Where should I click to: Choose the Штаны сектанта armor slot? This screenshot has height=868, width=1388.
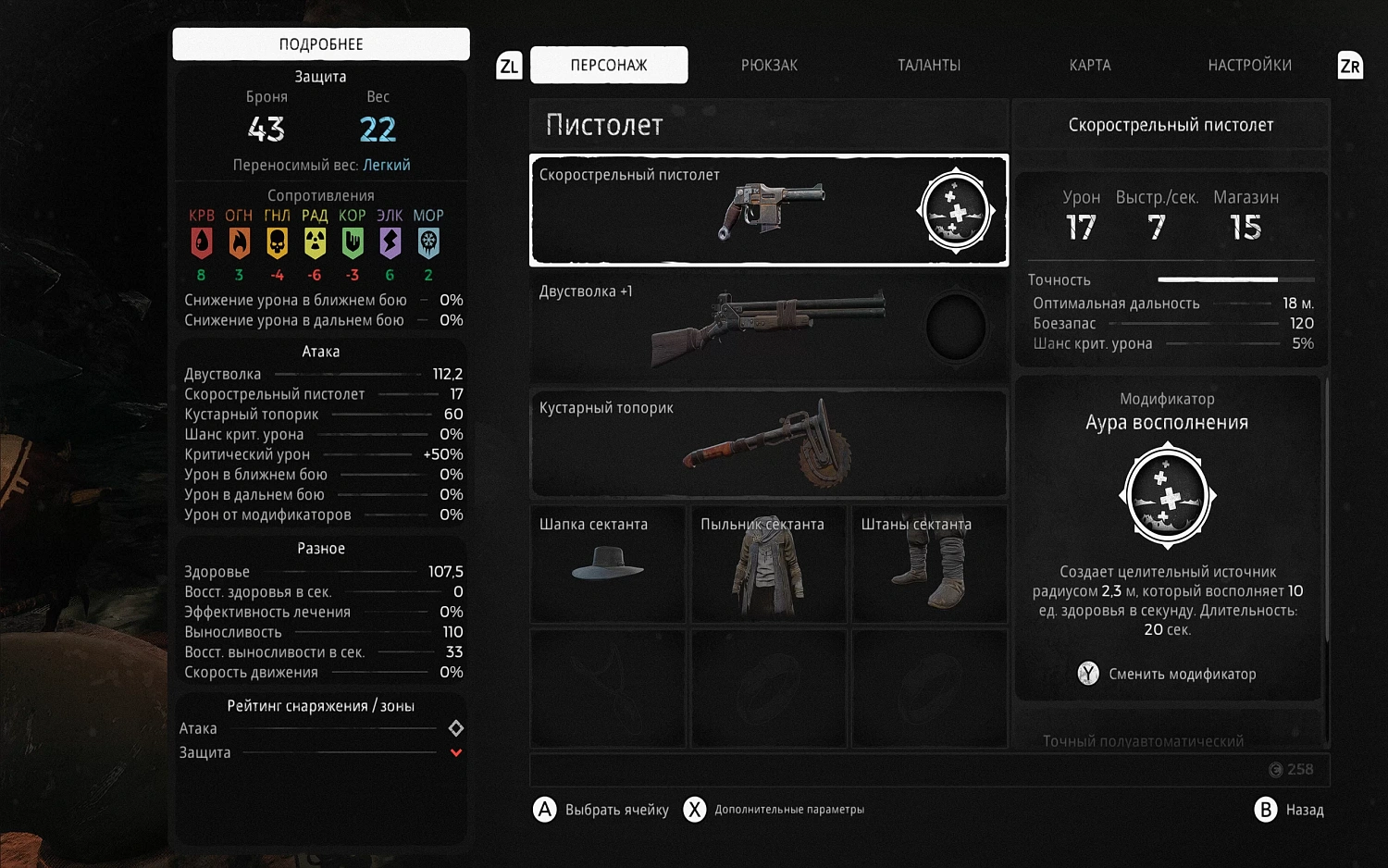click(929, 564)
